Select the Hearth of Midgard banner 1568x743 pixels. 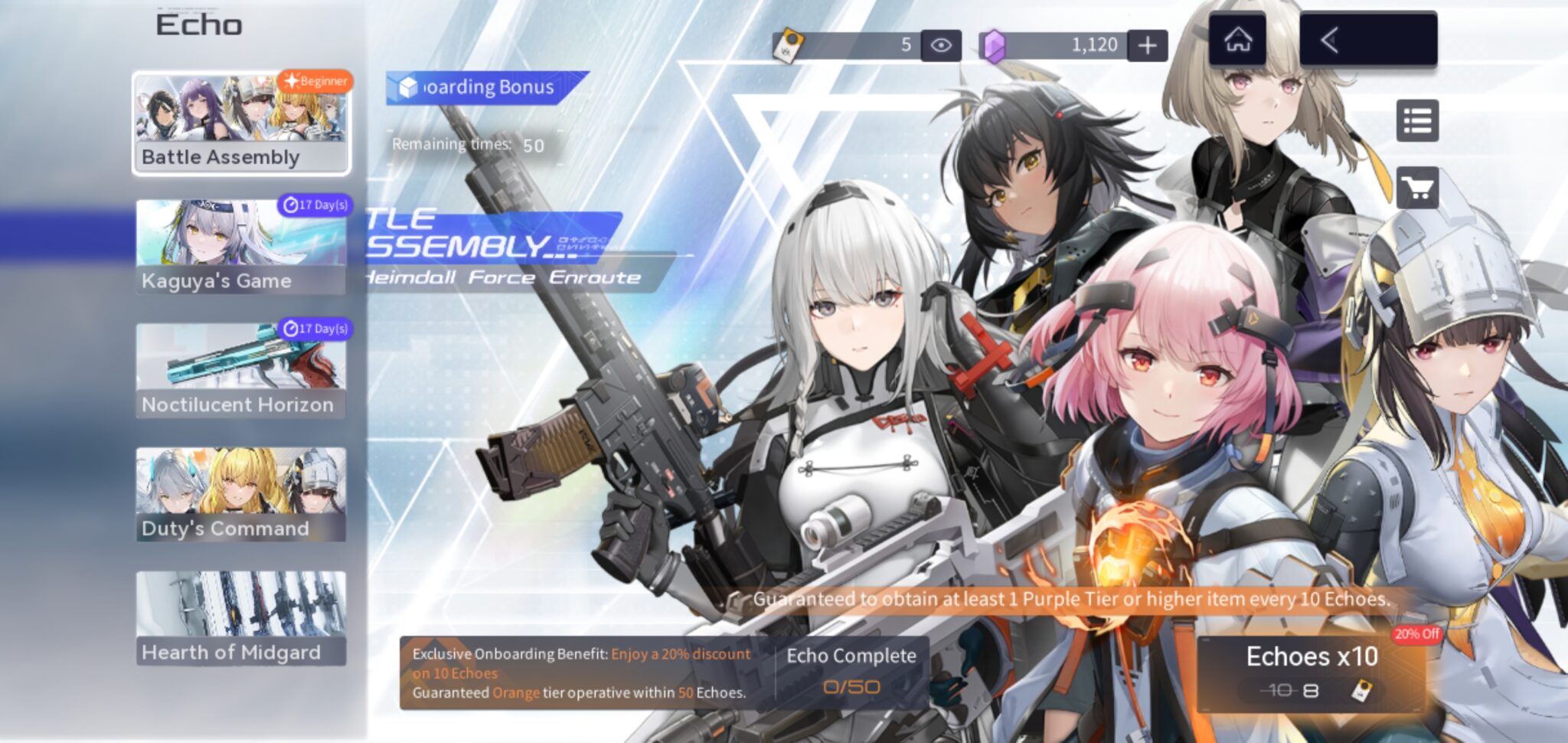point(241,618)
